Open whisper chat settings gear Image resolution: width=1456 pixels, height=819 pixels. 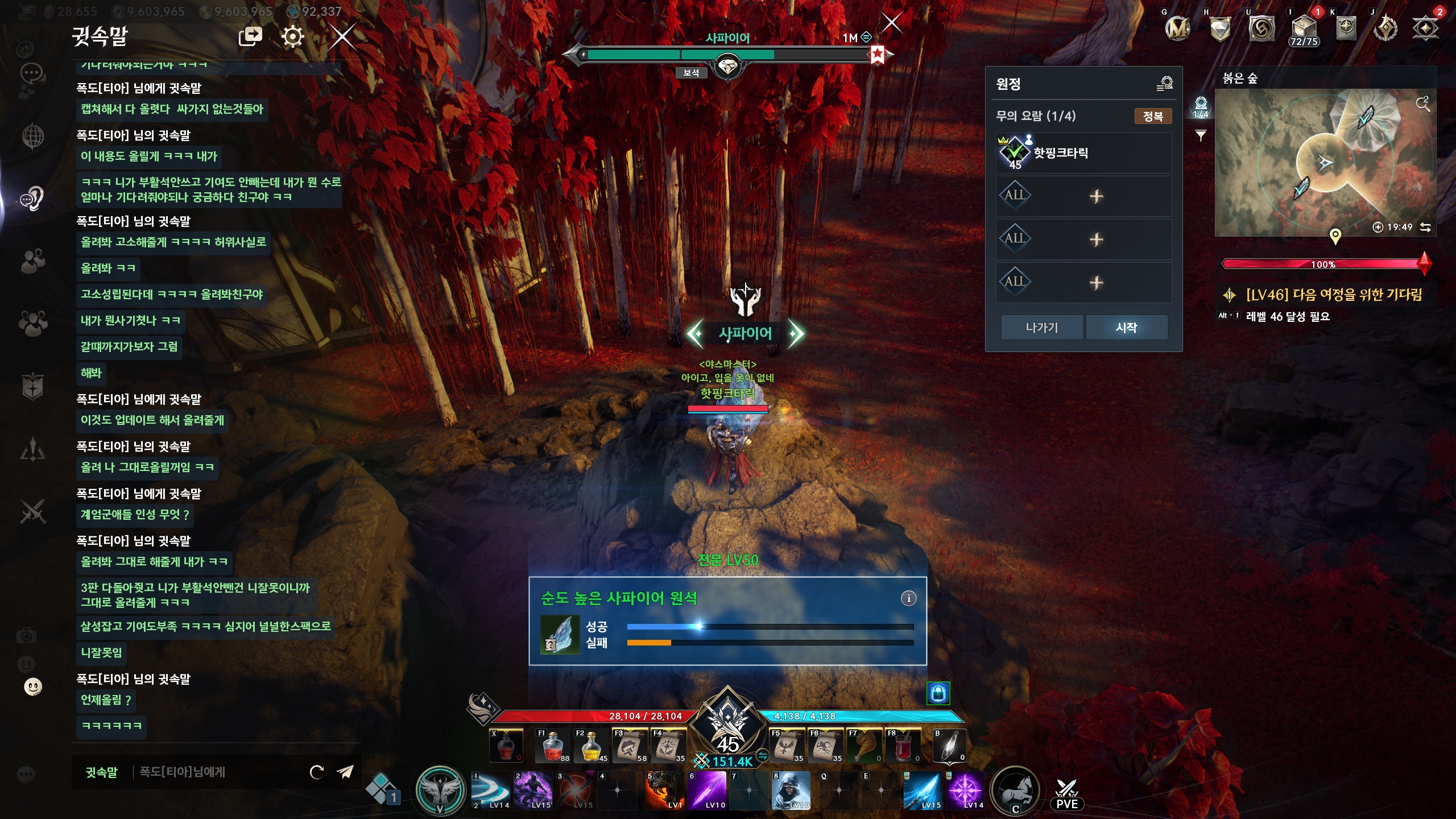coord(292,38)
